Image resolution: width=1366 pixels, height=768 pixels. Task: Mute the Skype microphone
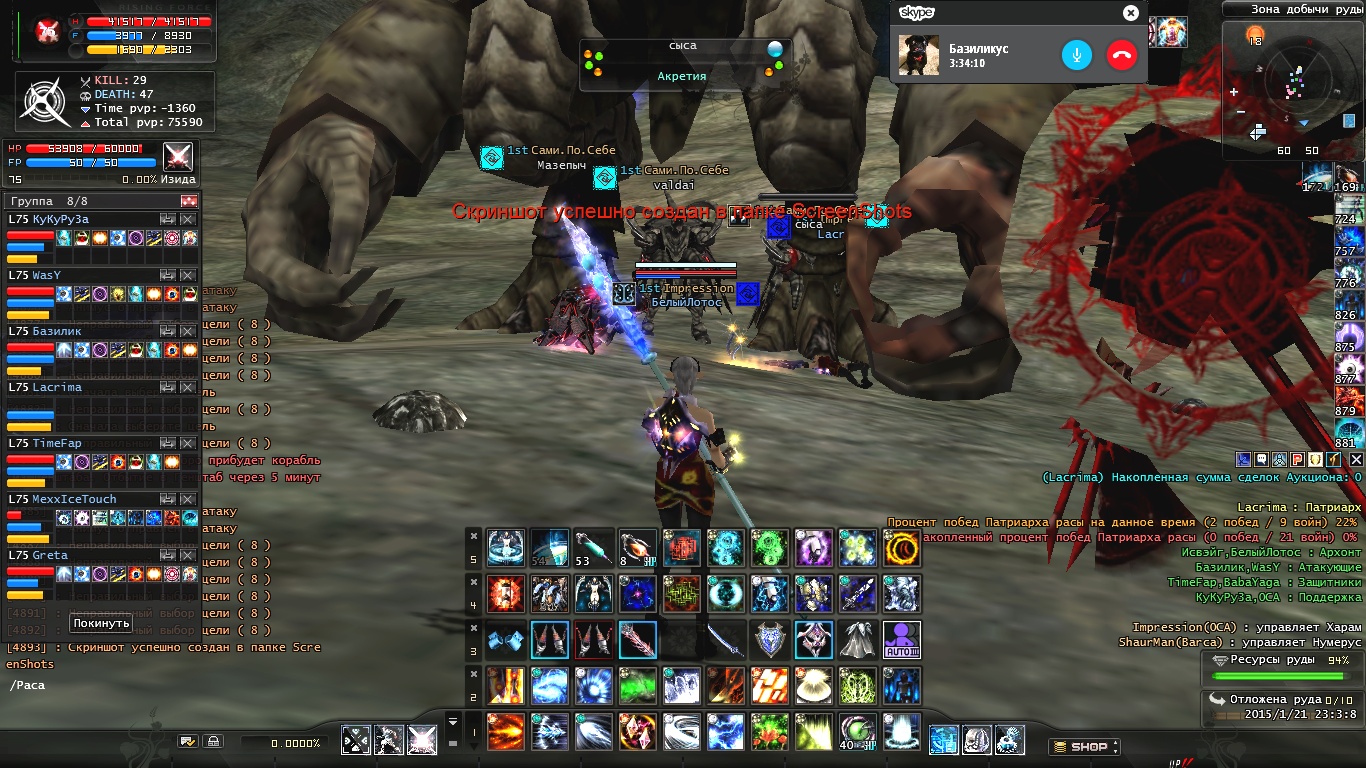pyautogui.click(x=1077, y=55)
